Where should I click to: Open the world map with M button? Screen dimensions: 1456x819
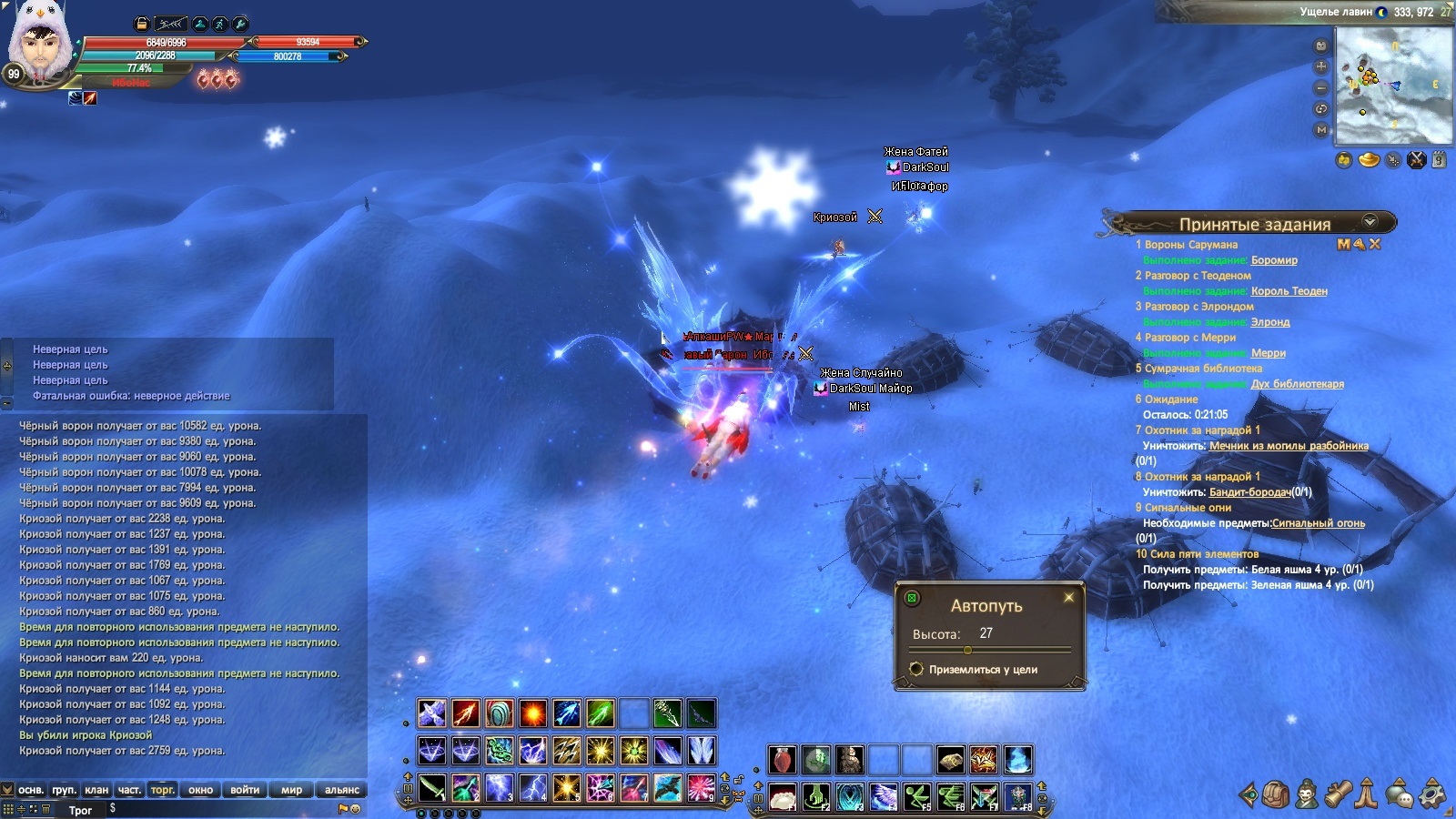click(1321, 130)
